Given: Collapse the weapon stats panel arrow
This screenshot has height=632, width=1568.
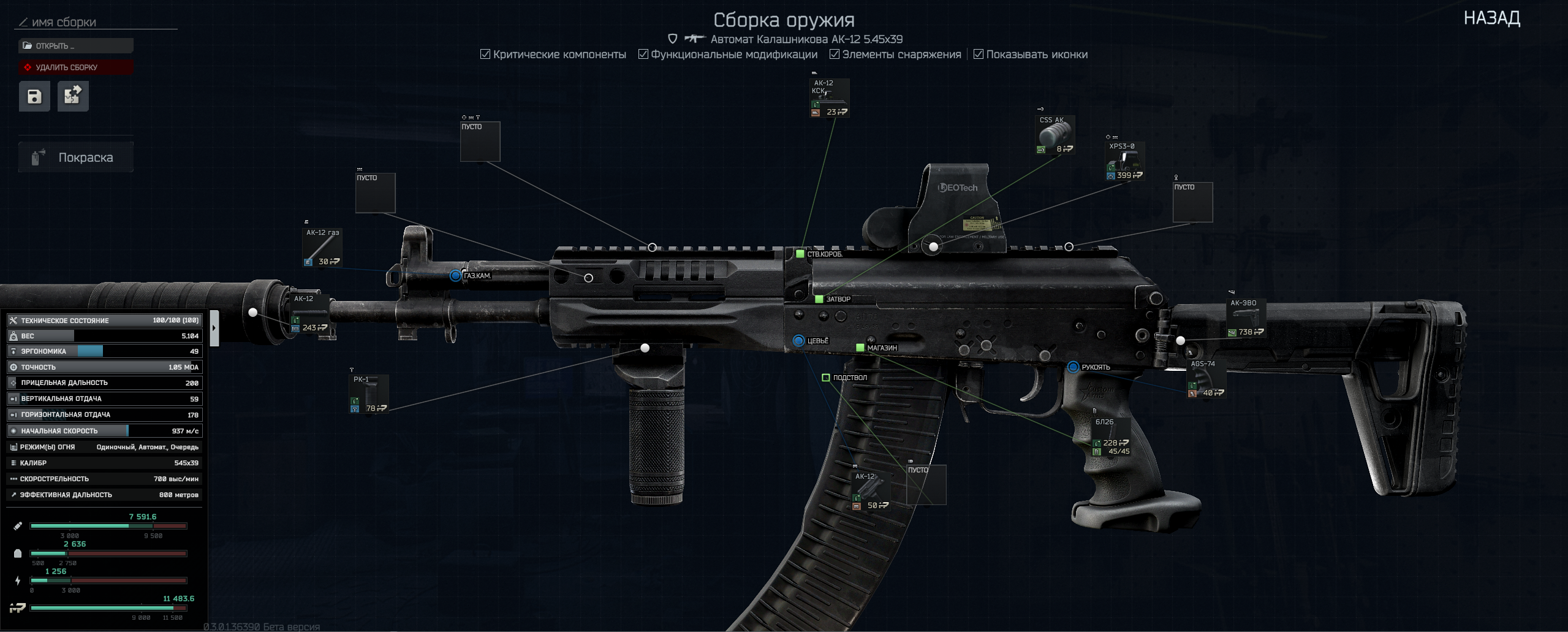Looking at the screenshot, I should (214, 328).
